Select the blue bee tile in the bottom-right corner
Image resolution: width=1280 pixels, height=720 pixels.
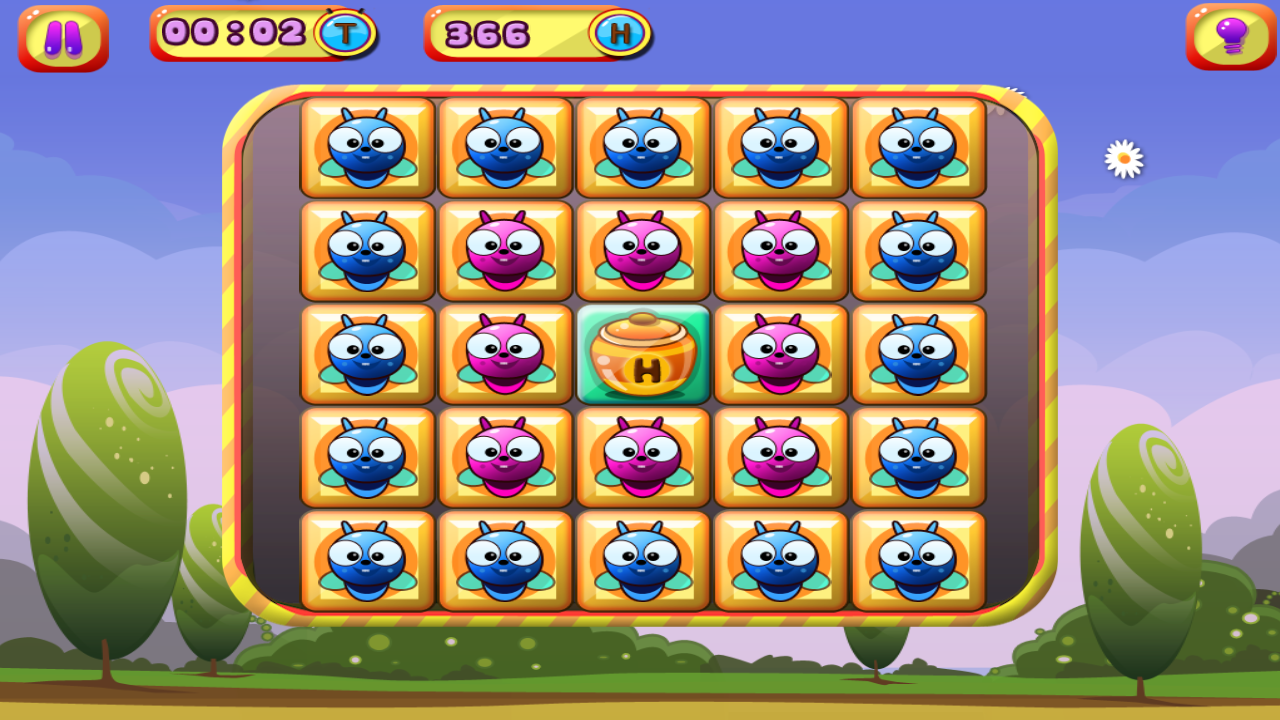(x=918, y=560)
